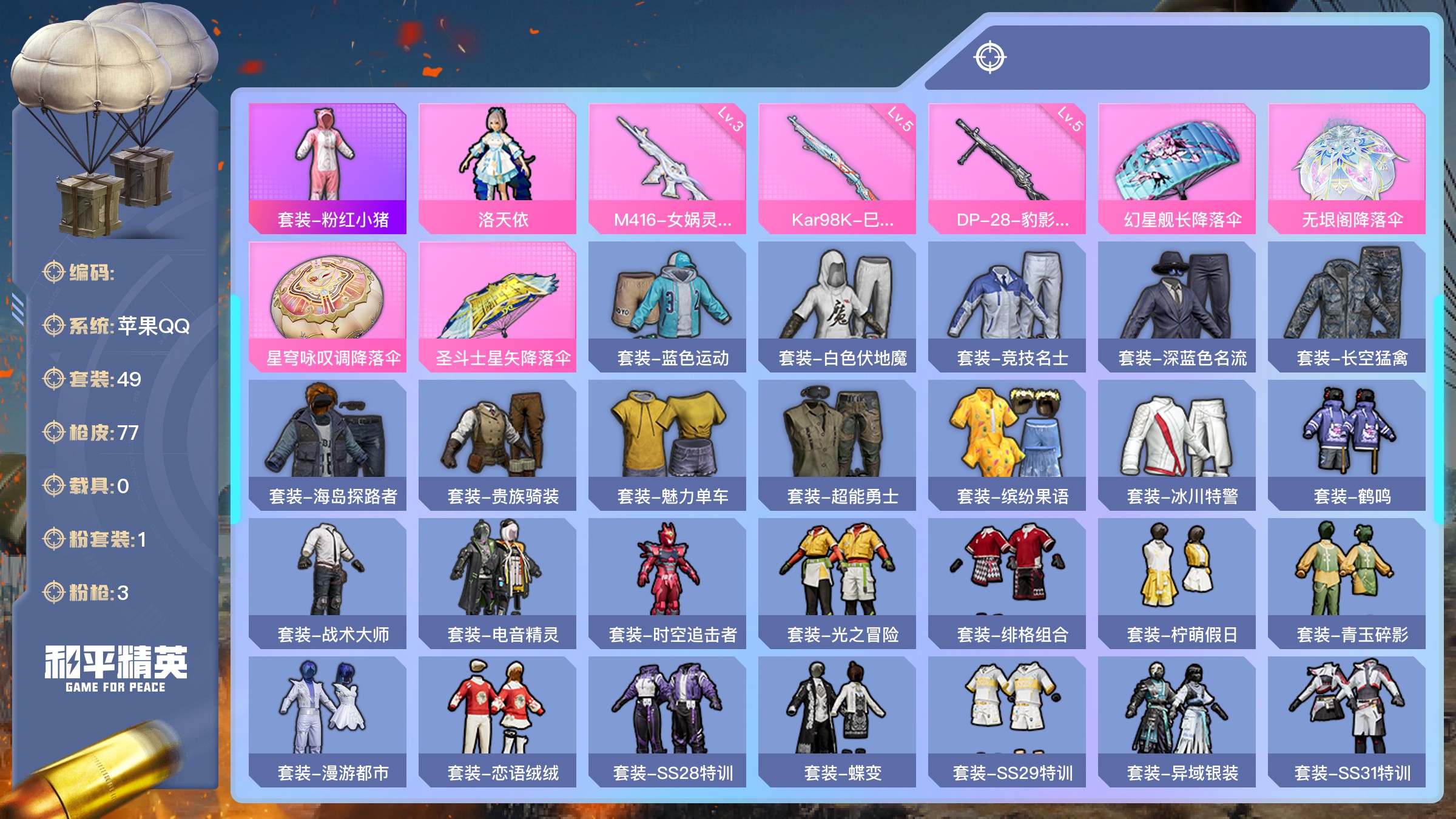1456x819 pixels.
Task: Choose the 套装-蓝色运动 outfit tile
Action: [x=667, y=307]
